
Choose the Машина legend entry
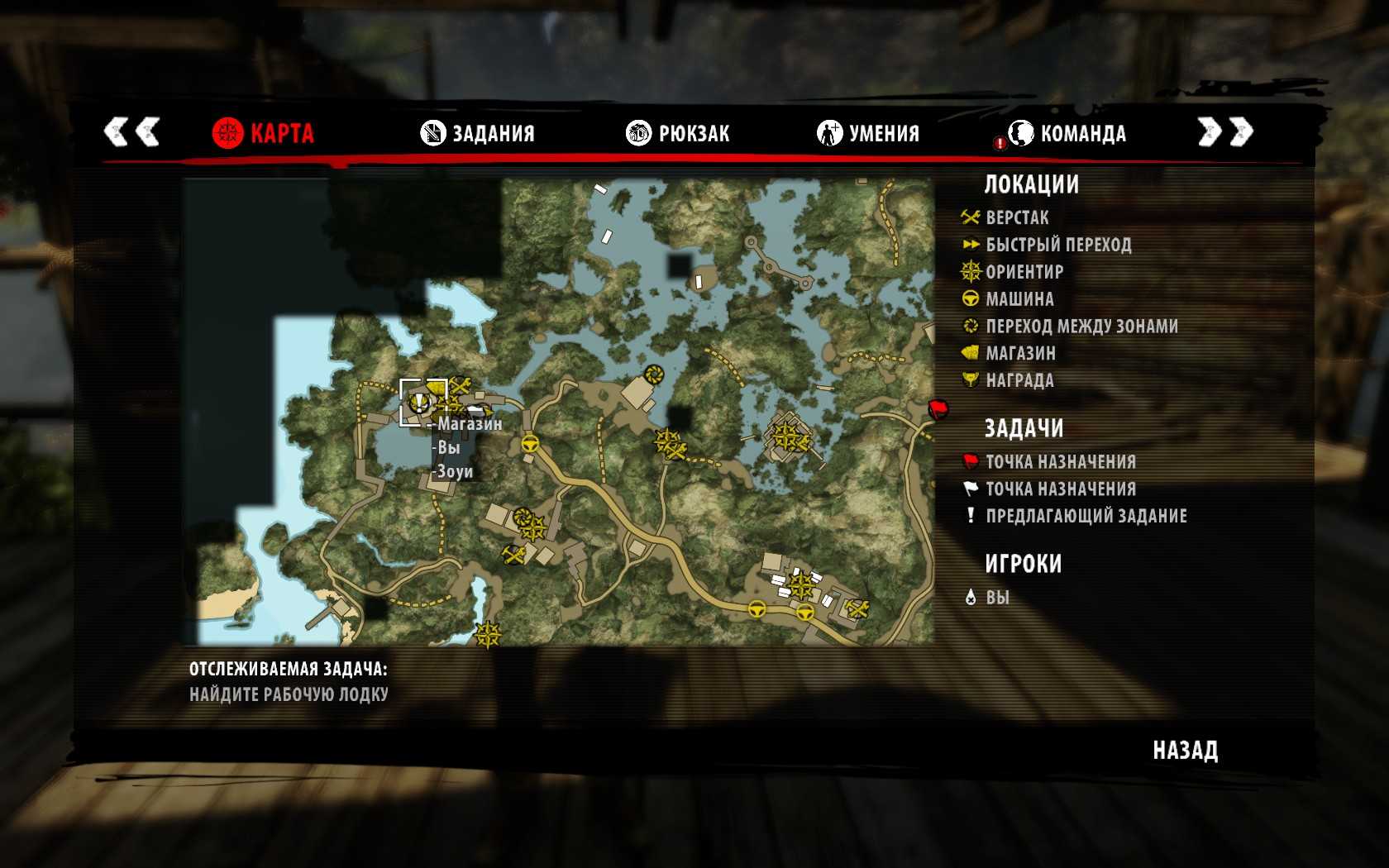point(1019,299)
